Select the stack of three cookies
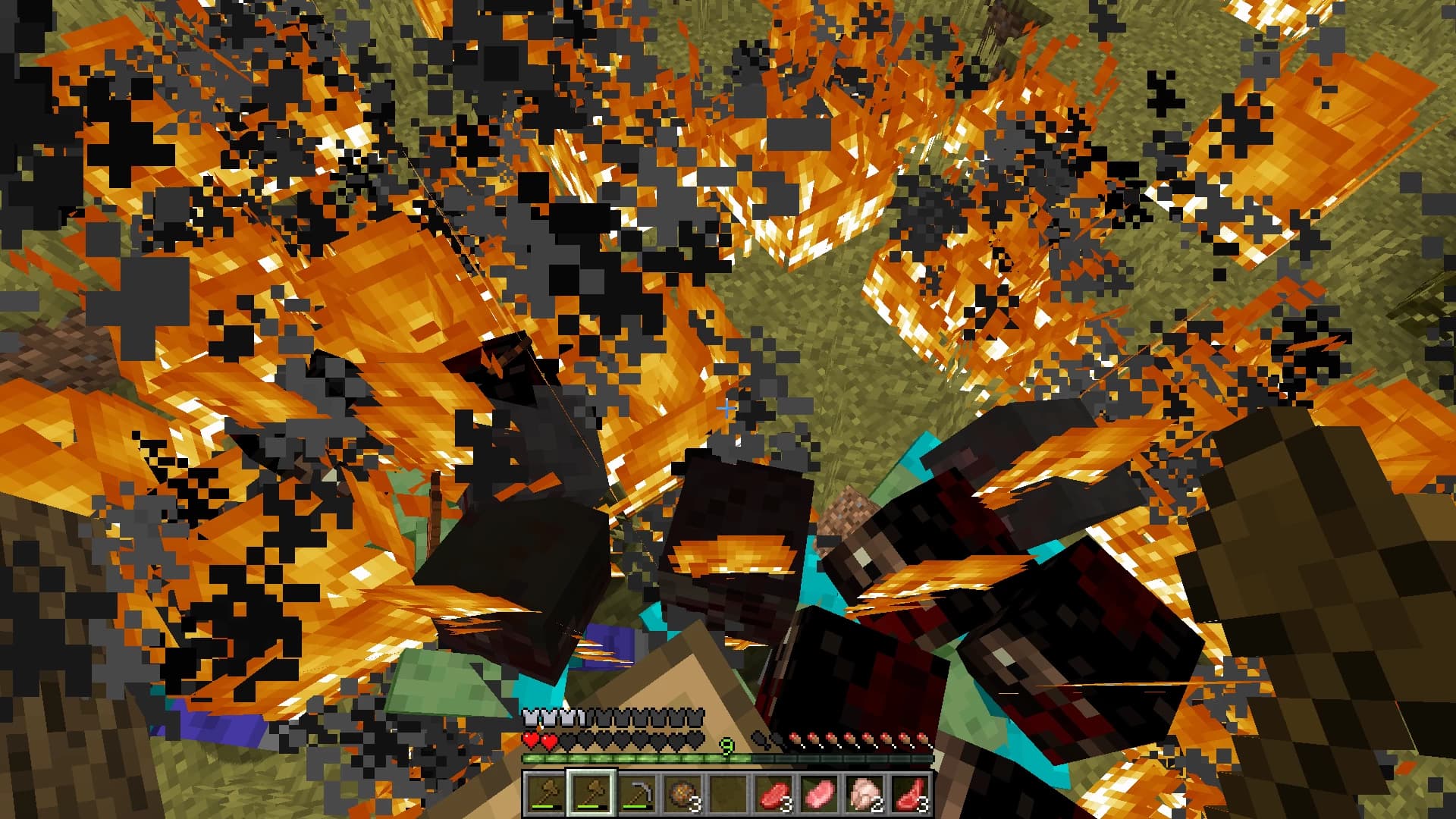This screenshot has height=819, width=1456. 682,793
